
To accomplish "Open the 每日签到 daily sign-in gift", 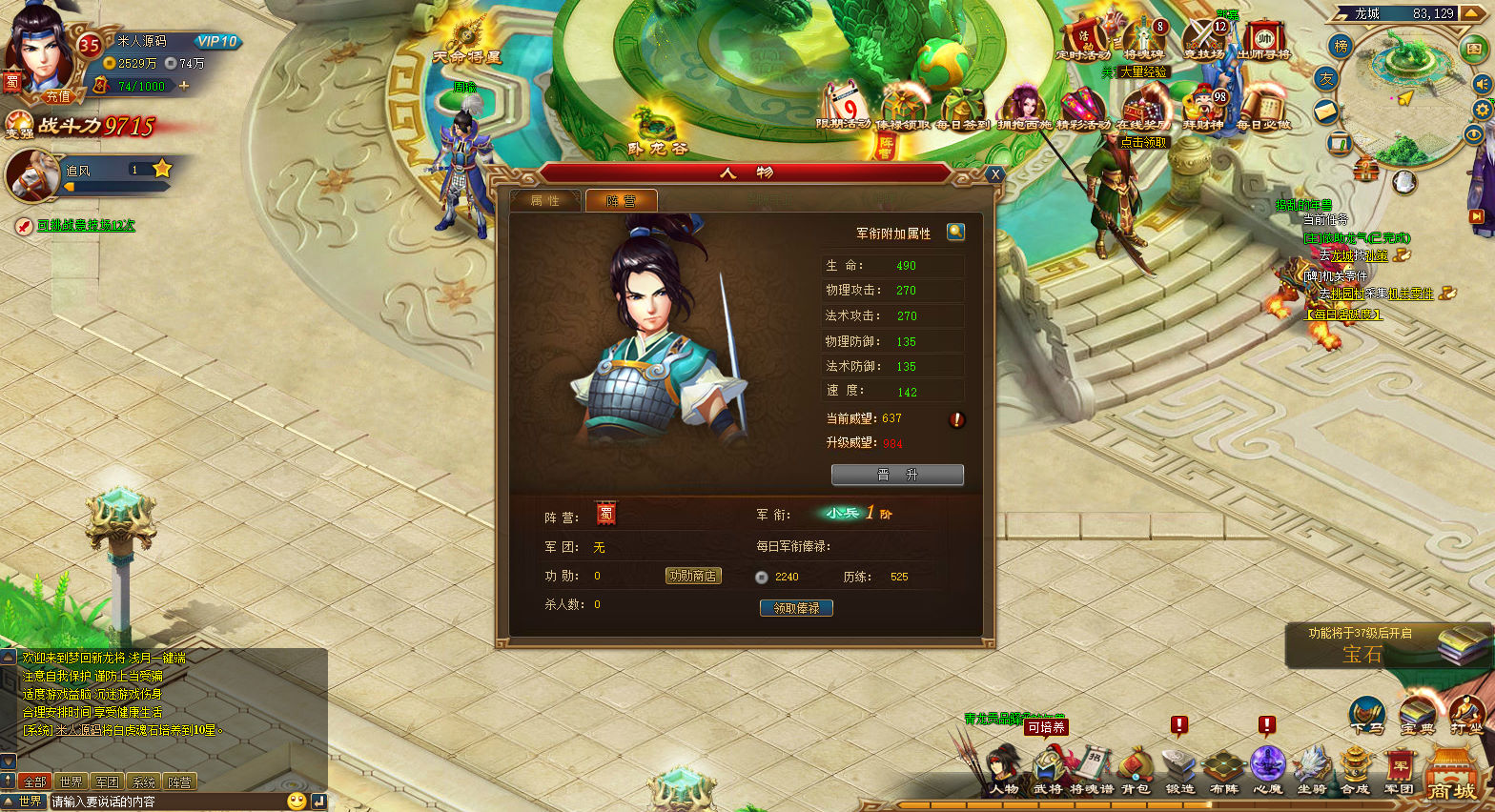I will (x=962, y=110).
